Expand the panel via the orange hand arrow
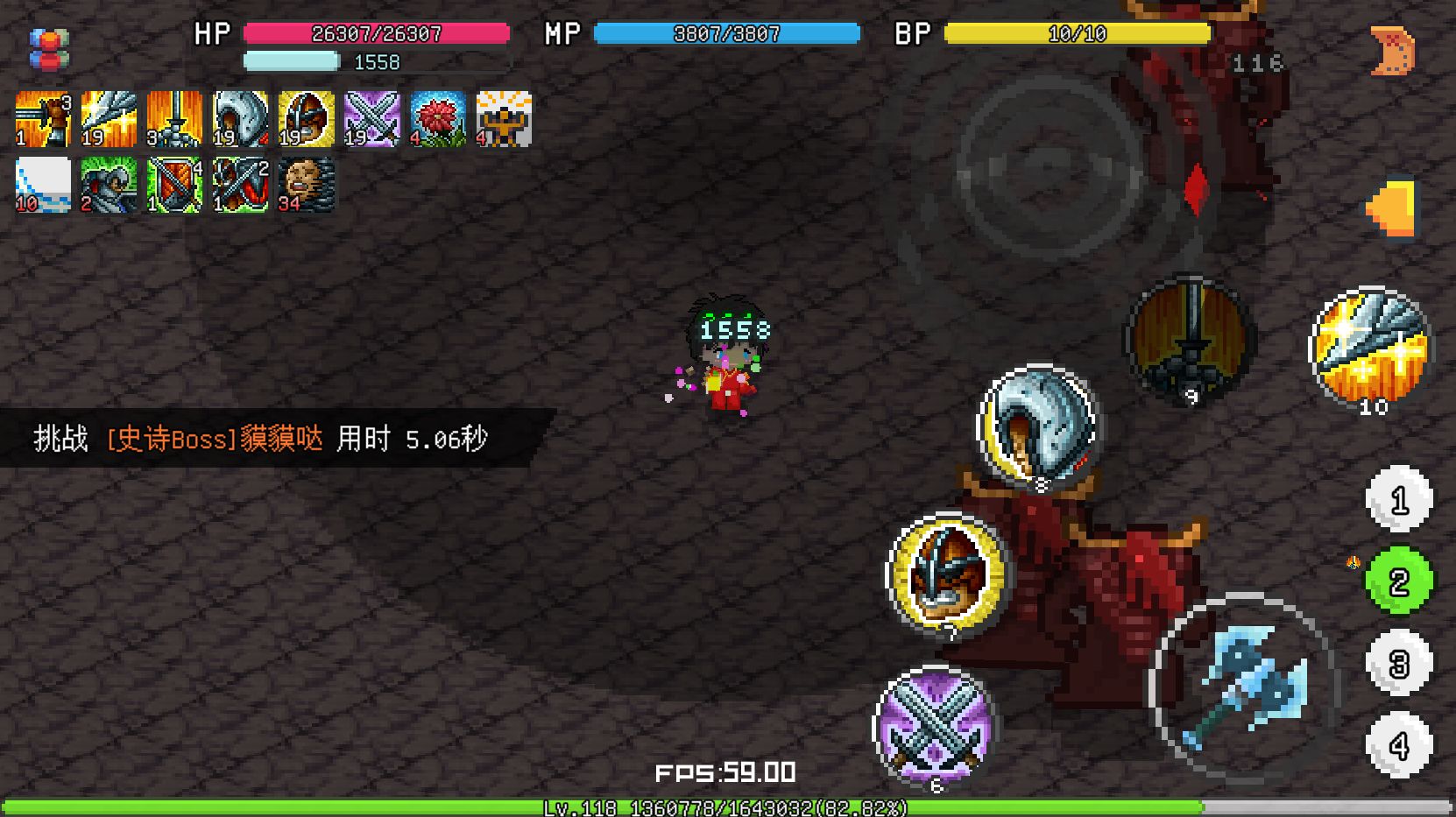The image size is (1456, 817). pos(1393,203)
